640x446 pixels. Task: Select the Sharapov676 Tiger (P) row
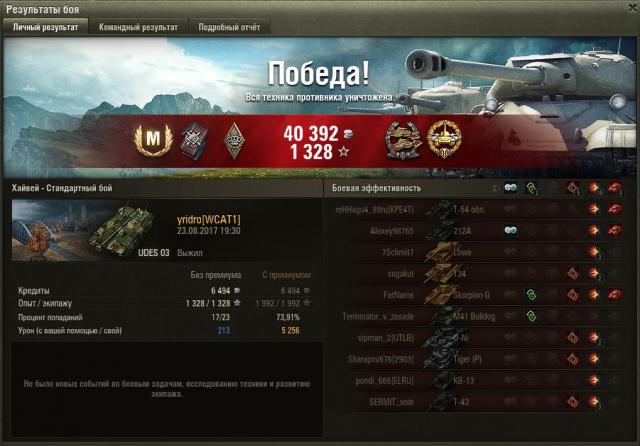[470, 359]
